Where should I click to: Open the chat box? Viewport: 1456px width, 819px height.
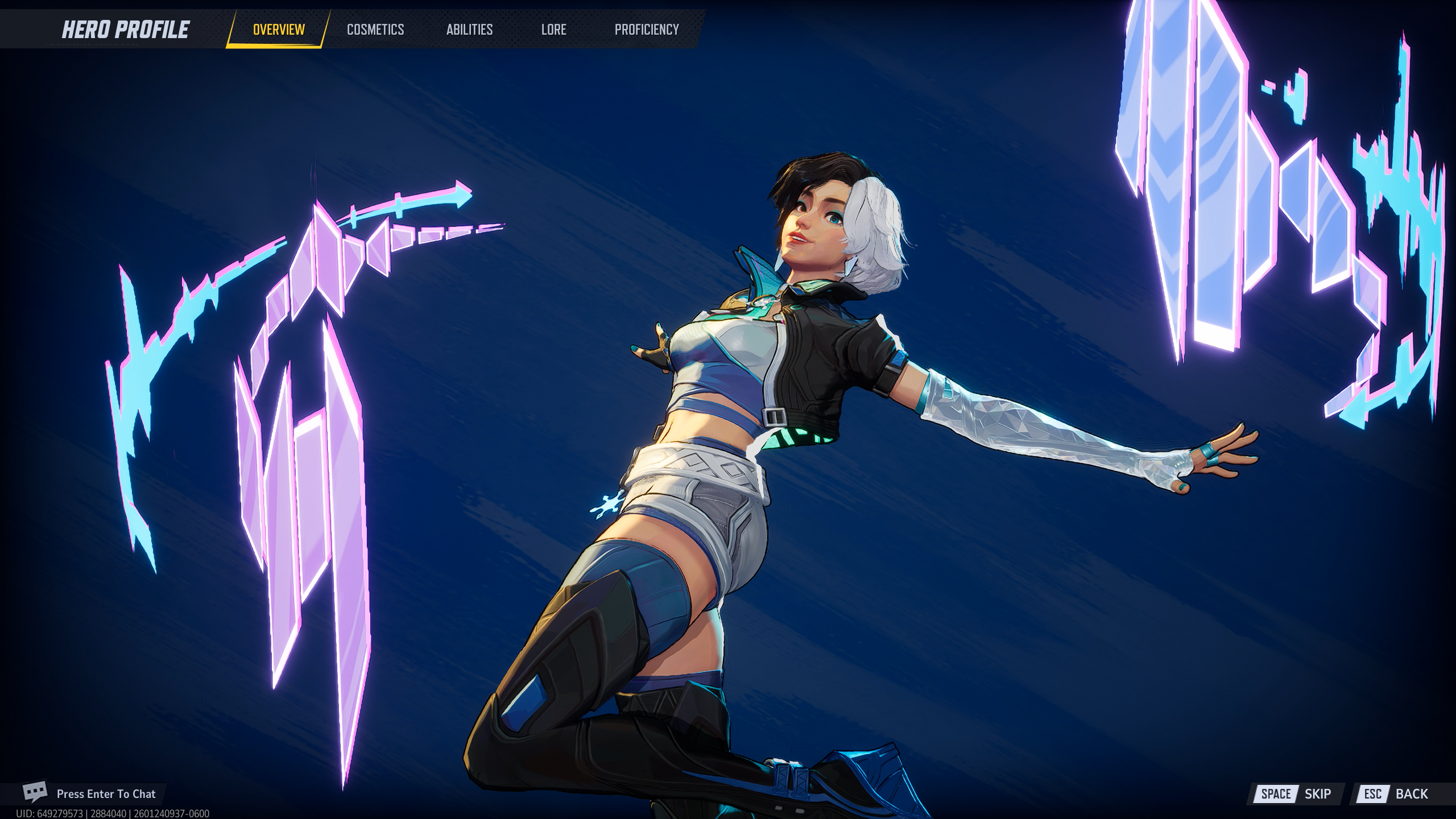click(91, 793)
